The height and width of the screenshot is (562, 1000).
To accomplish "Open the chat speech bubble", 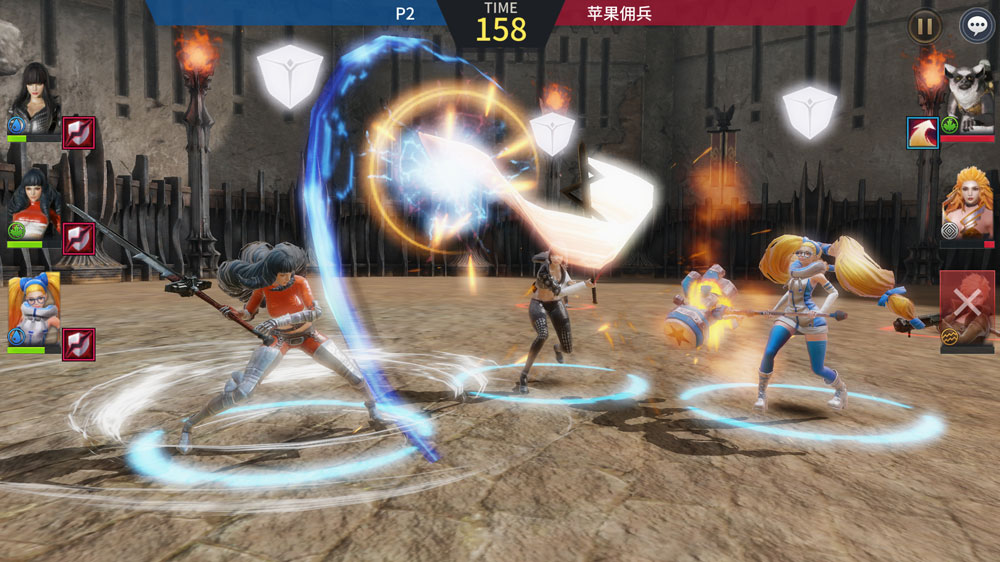I will tap(976, 26).
